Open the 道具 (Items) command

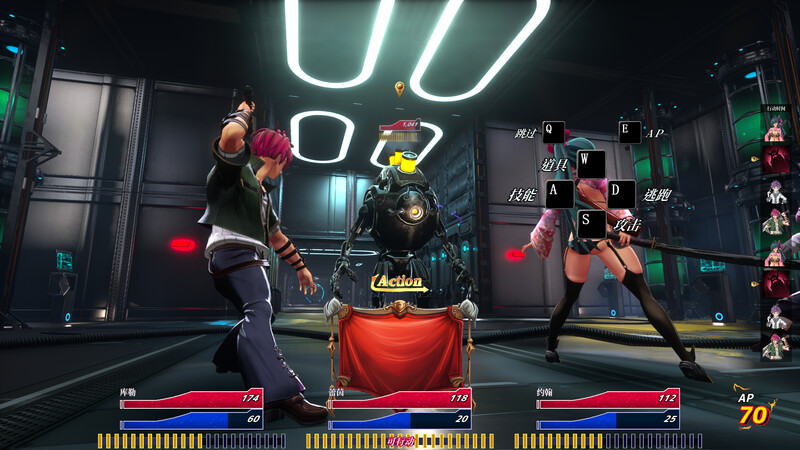coord(591,163)
